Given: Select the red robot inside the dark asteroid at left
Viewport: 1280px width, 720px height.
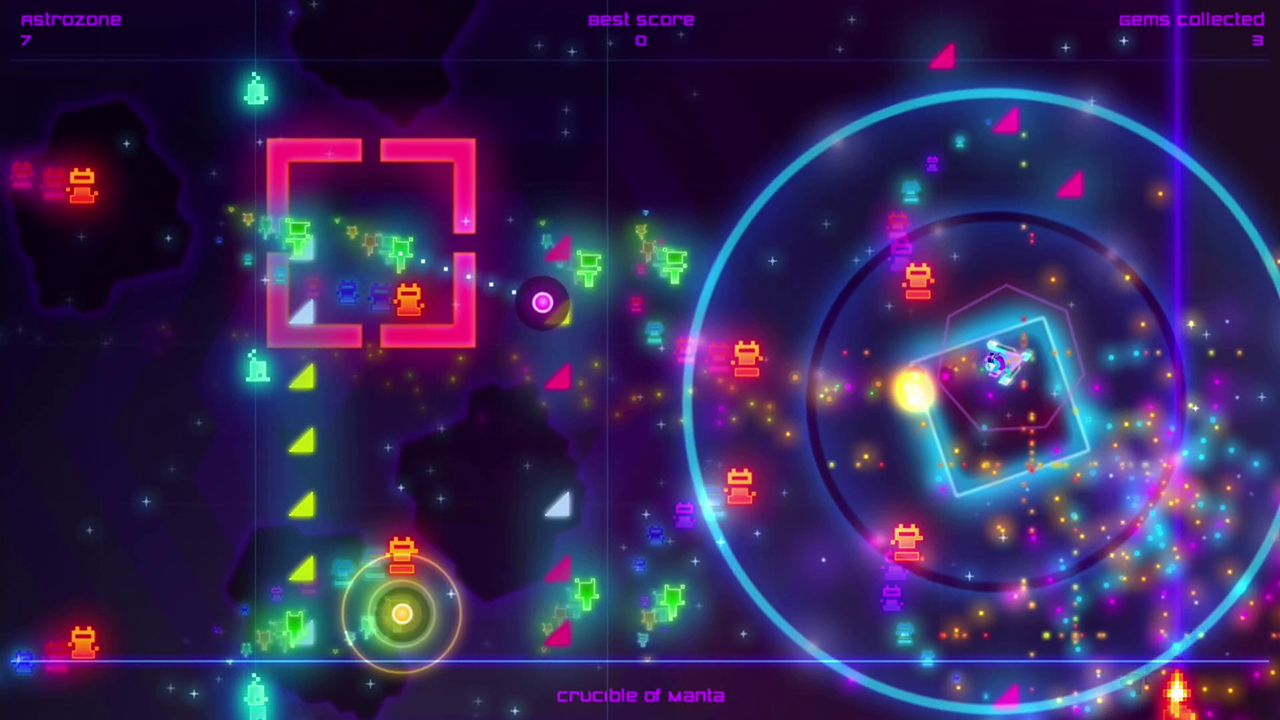Looking at the screenshot, I should click(x=80, y=186).
